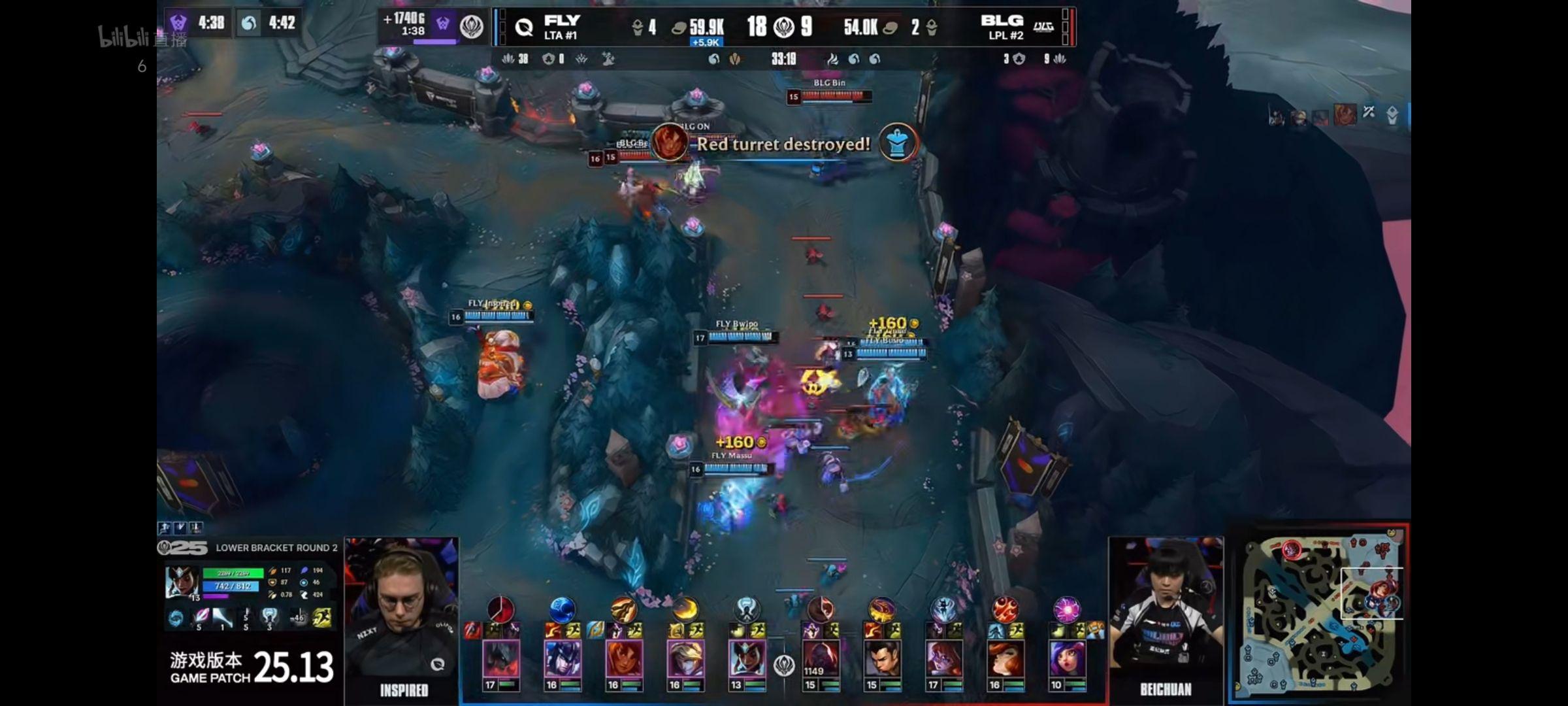Pick the glasses-wearing level 17 champion portrait
1568x706 pixels.
pyautogui.click(x=943, y=659)
